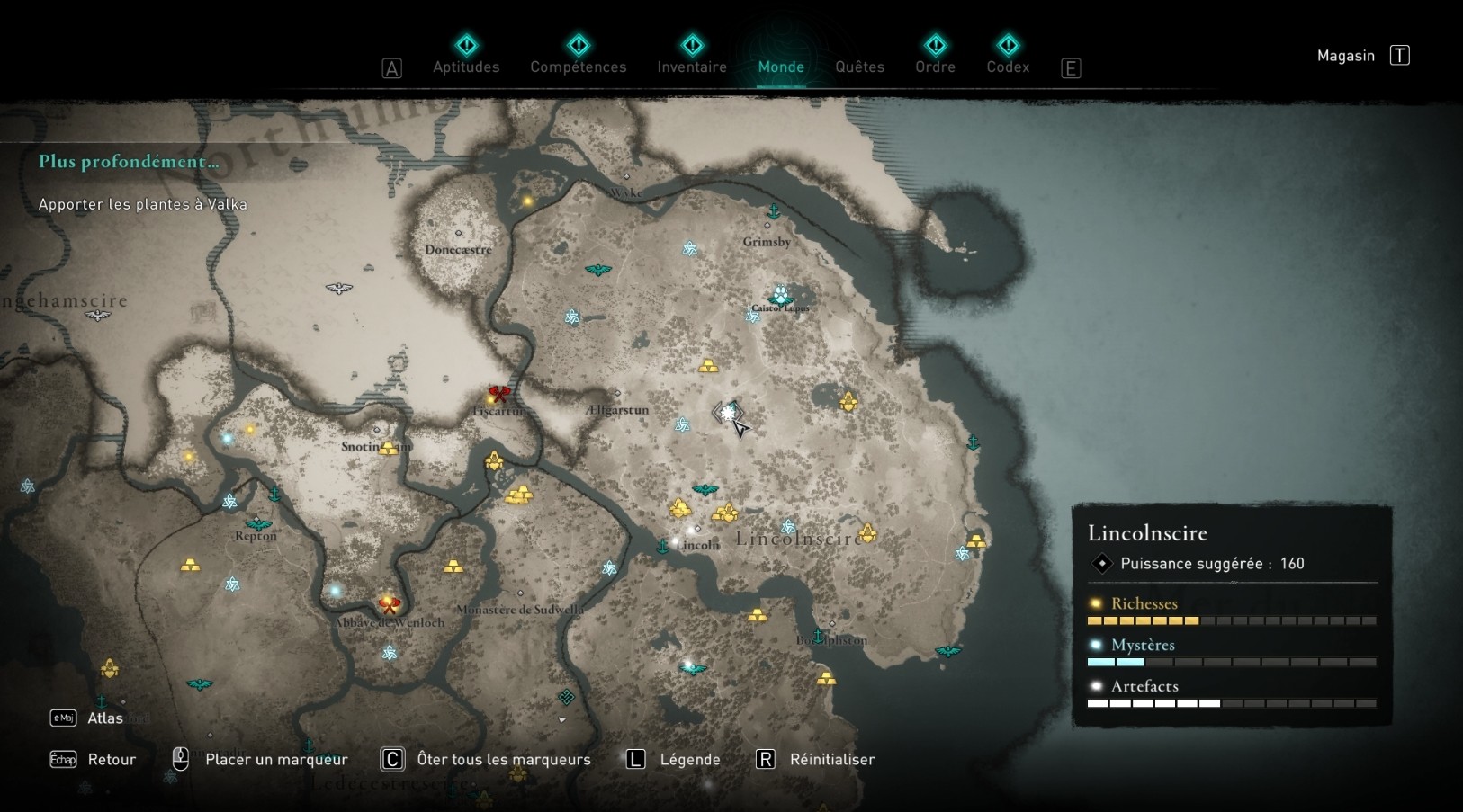Open the Quêtes tab
This screenshot has width=1463, height=812.
(859, 66)
